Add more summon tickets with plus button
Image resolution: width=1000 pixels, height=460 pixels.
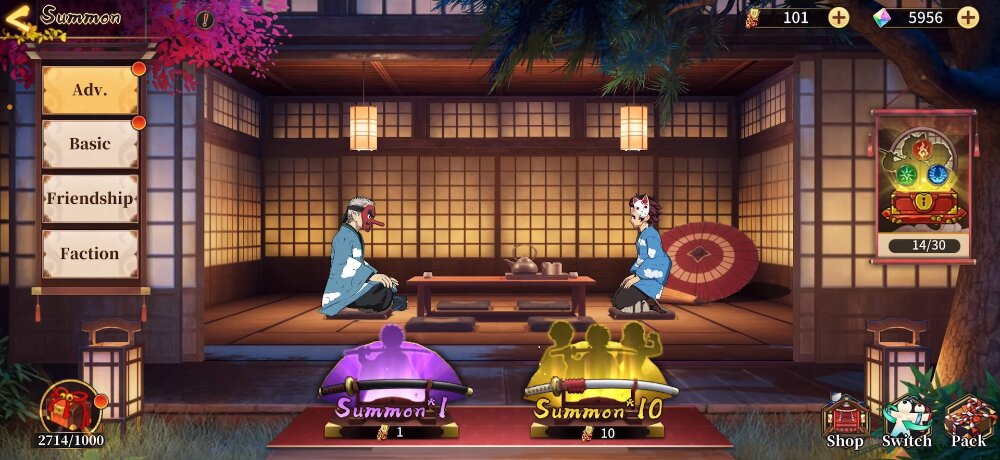[x=838, y=17]
